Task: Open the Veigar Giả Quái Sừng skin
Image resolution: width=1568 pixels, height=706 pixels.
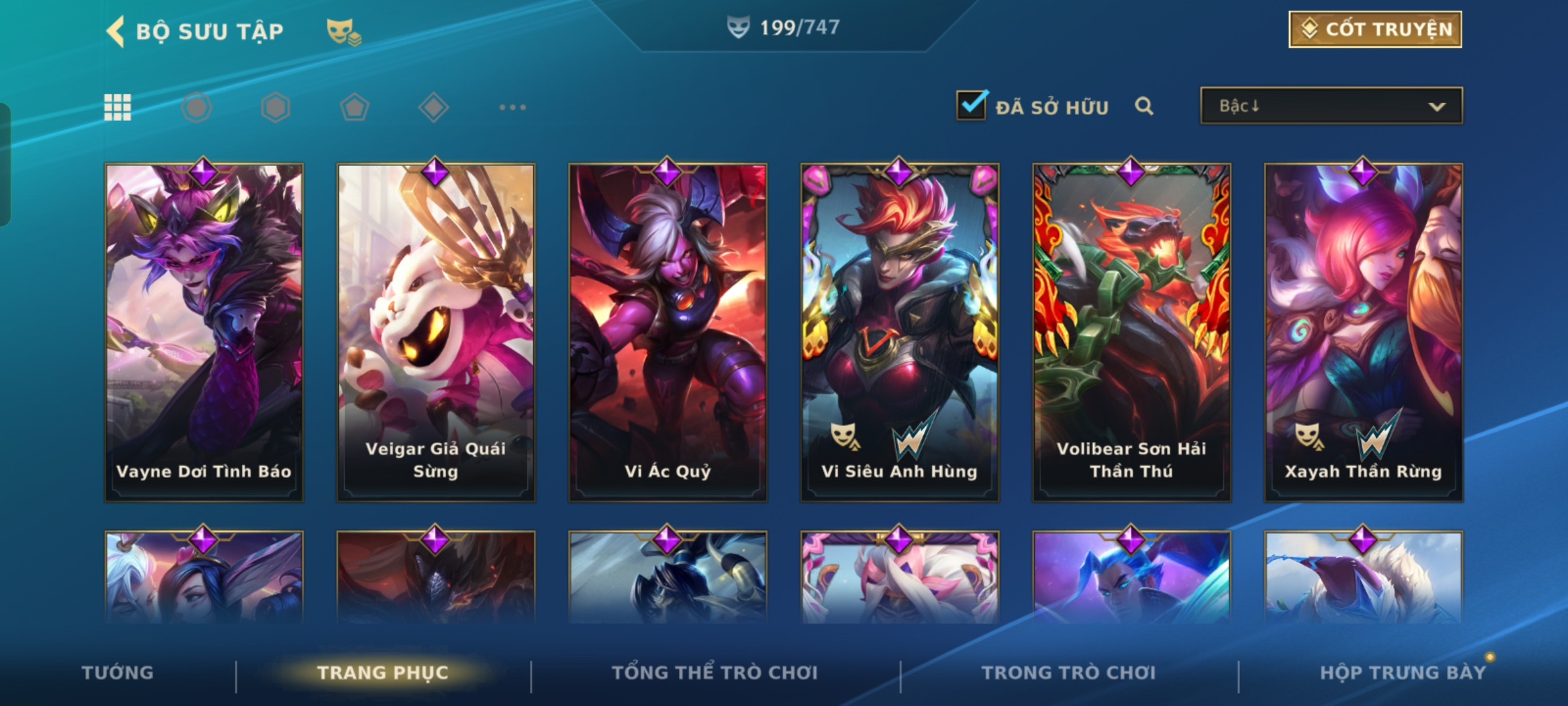Action: [436, 332]
